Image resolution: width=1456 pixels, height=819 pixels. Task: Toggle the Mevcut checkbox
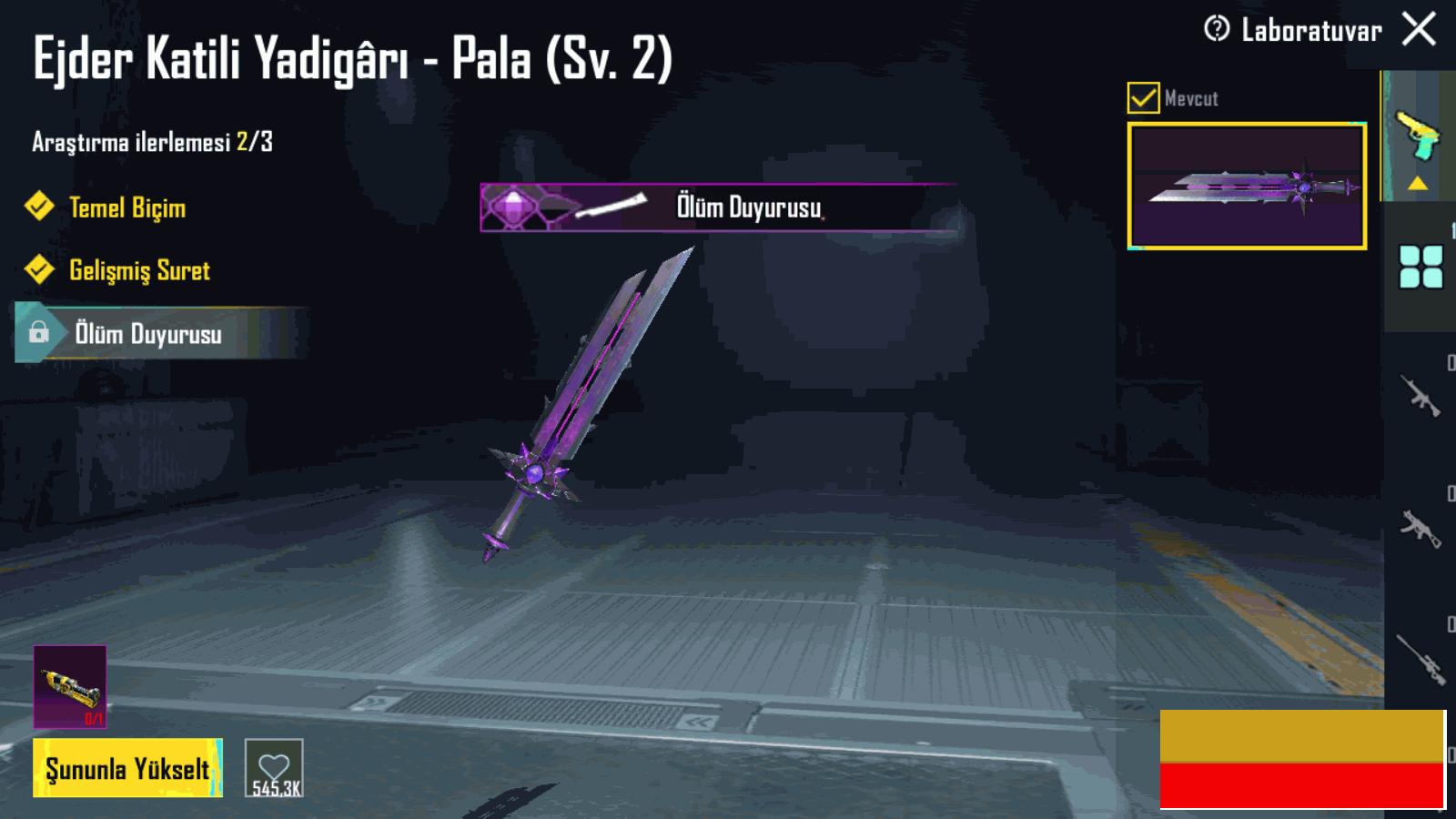1143,97
